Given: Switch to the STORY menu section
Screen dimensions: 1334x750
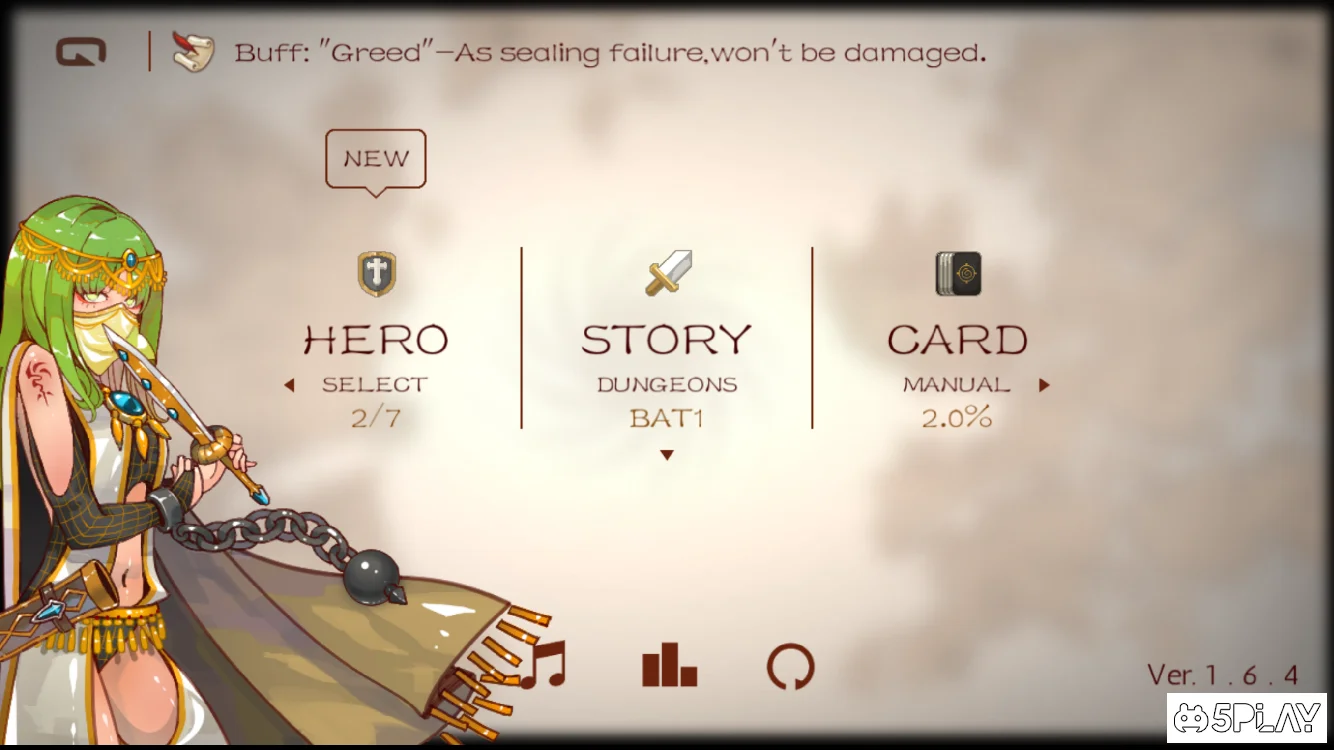Looking at the screenshot, I should (x=665, y=338).
